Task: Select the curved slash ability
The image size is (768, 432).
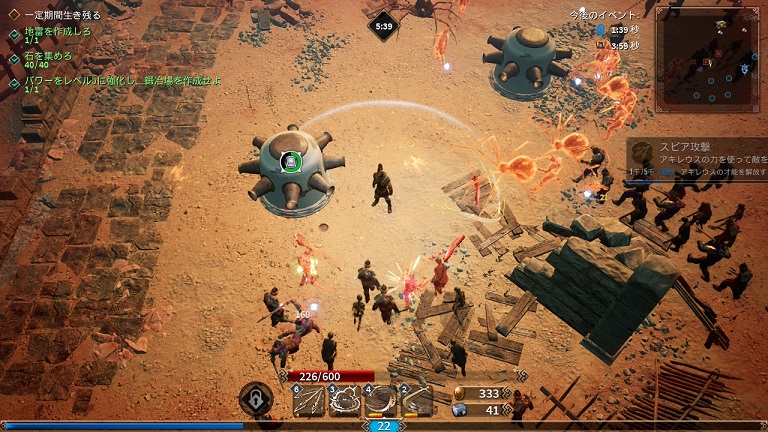Action: 417,401
